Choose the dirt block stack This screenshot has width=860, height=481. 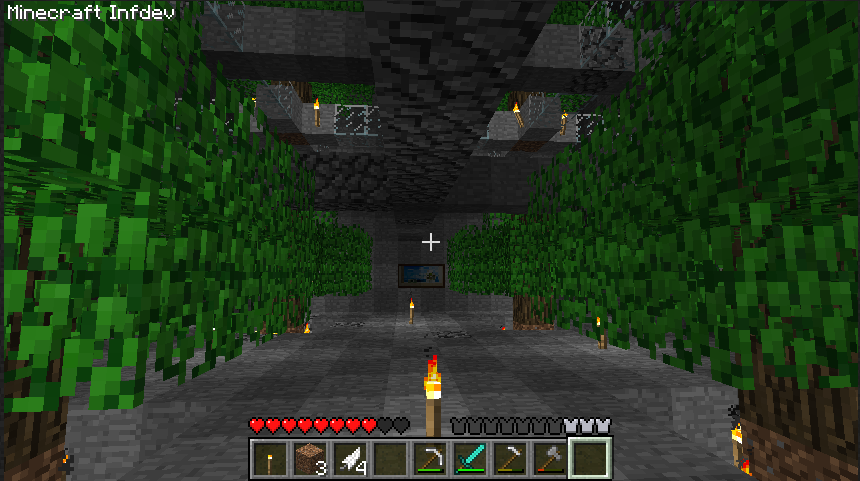[x=309, y=459]
